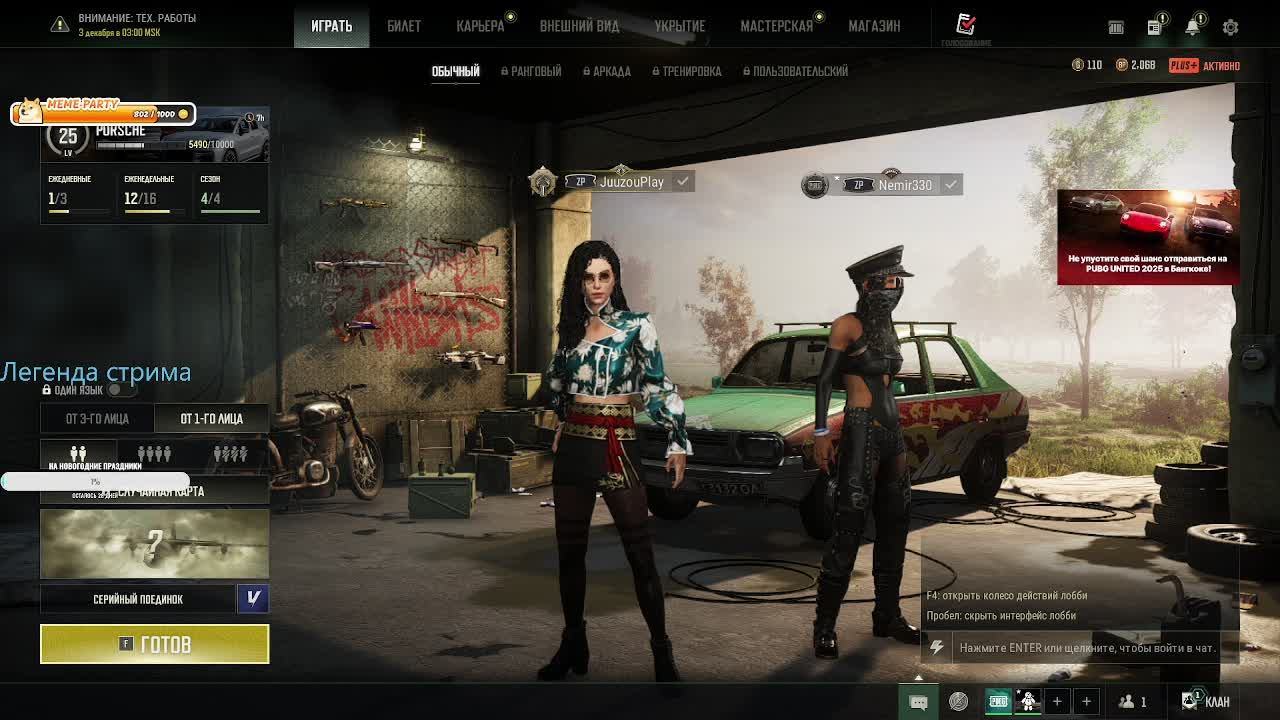This screenshot has width=1280, height=720.
Task: Open the random map selection thumbnail
Action: coord(154,544)
